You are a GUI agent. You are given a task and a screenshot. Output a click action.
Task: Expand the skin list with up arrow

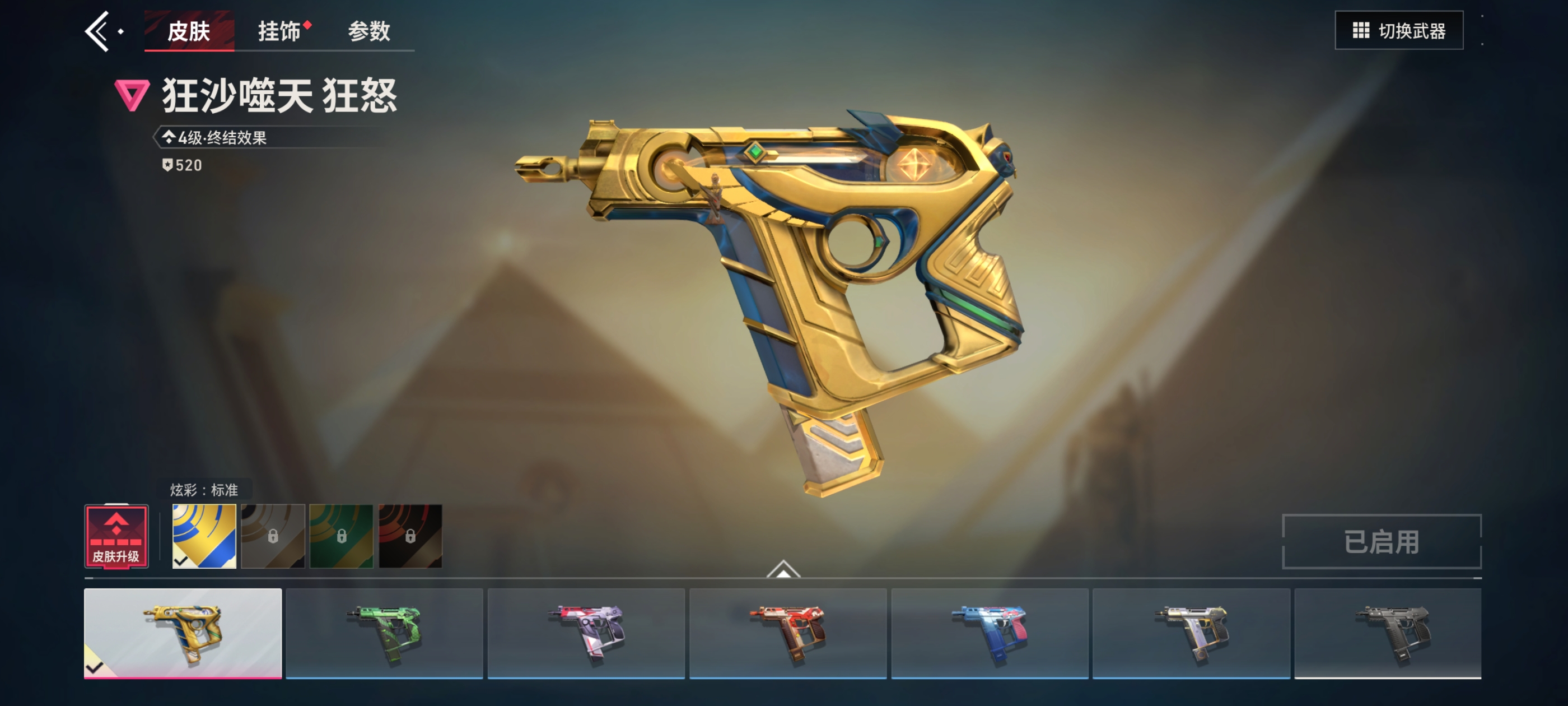[783, 569]
